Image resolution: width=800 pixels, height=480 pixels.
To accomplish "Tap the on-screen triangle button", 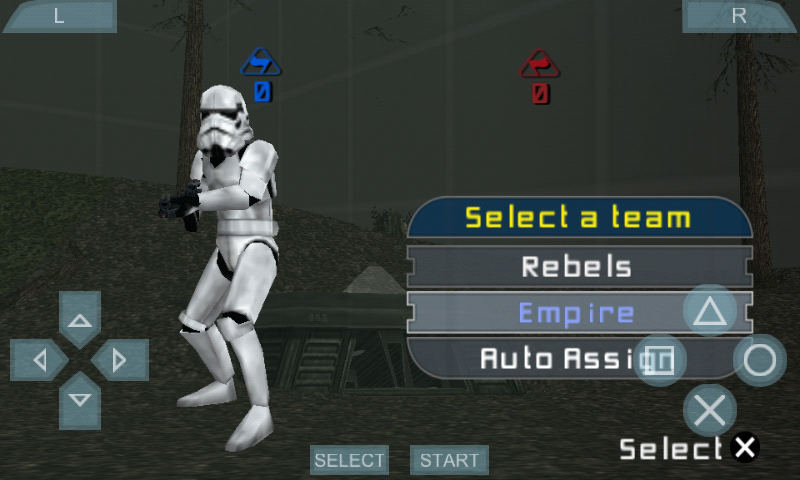I will (710, 311).
